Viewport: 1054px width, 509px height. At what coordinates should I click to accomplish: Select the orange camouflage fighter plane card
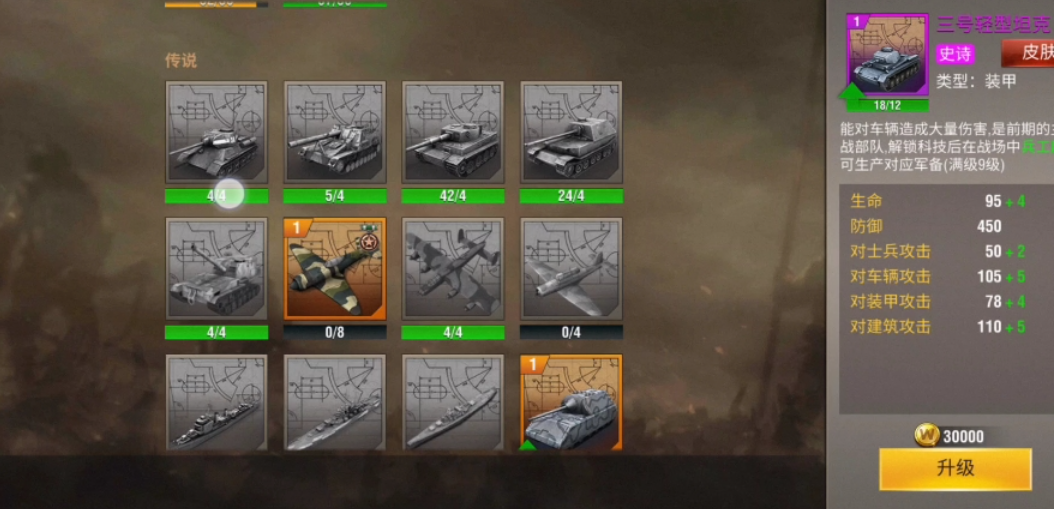point(334,269)
